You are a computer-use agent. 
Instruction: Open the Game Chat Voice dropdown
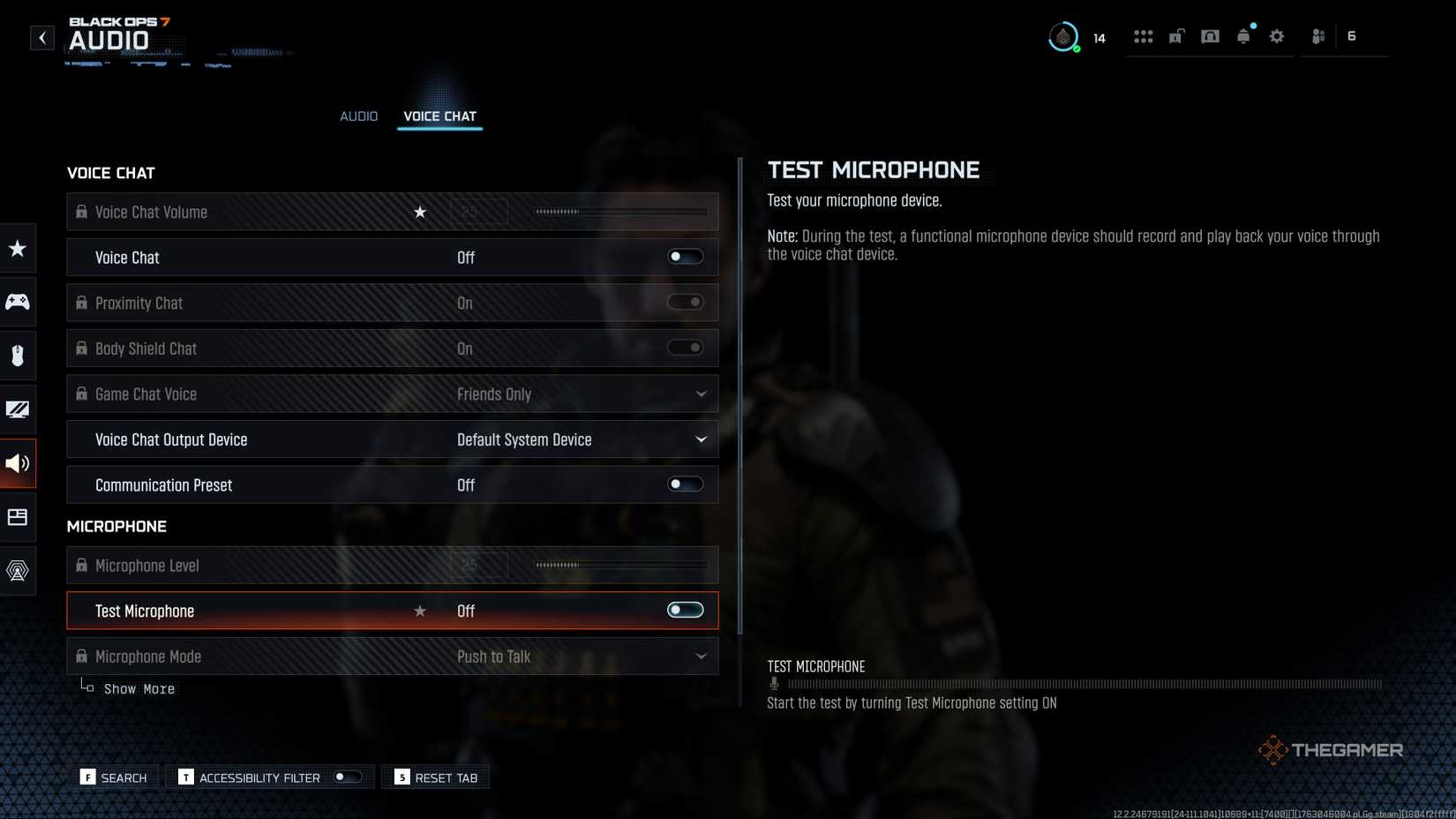701,394
